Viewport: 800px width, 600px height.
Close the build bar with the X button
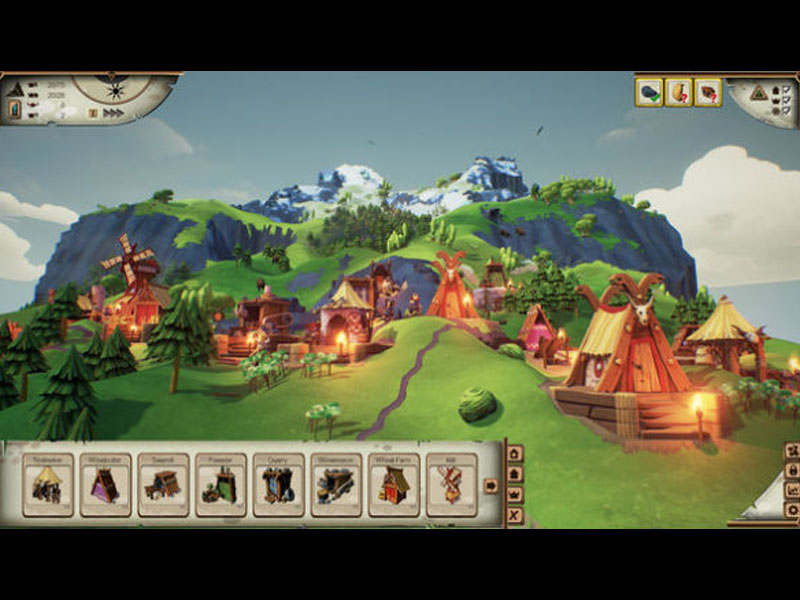coord(515,515)
